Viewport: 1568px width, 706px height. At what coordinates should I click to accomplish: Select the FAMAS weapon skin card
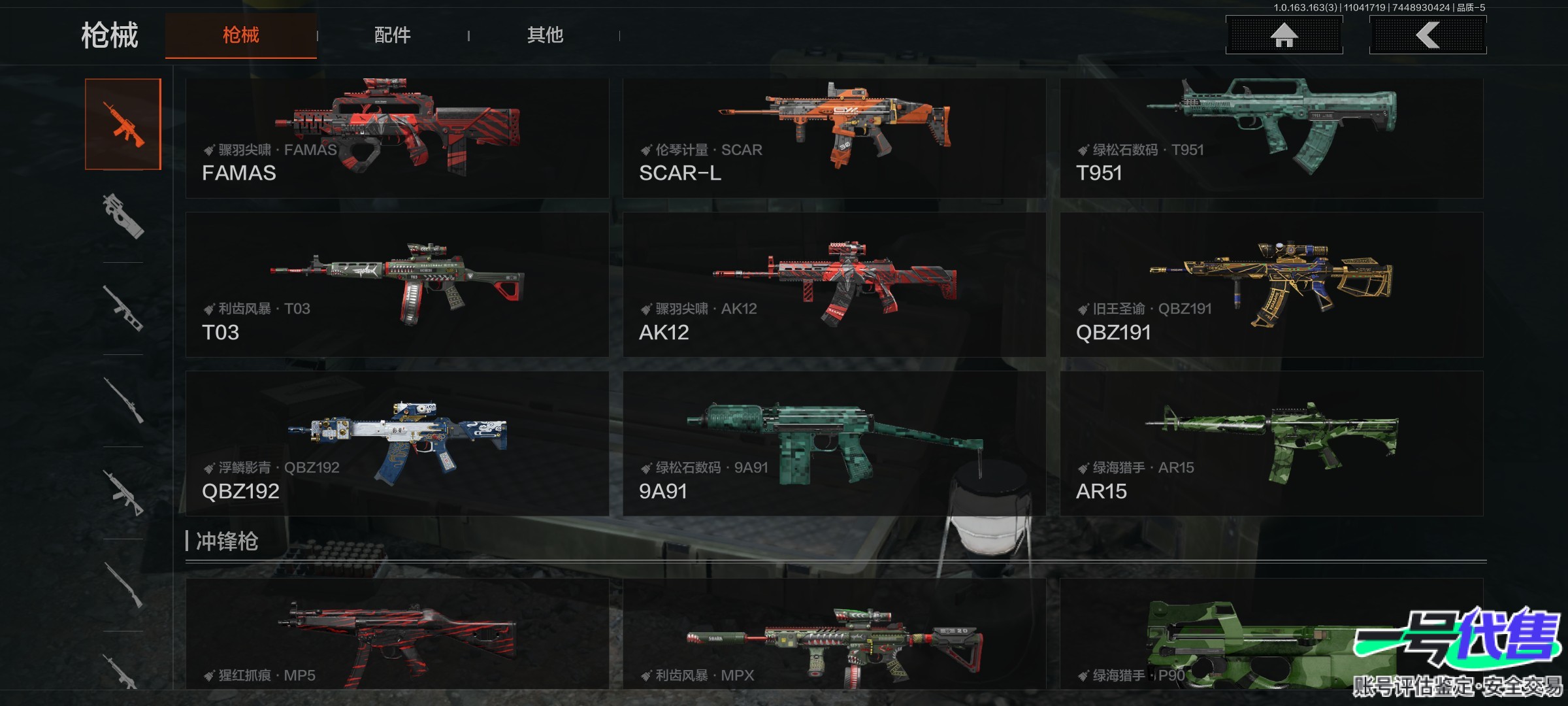pos(397,138)
